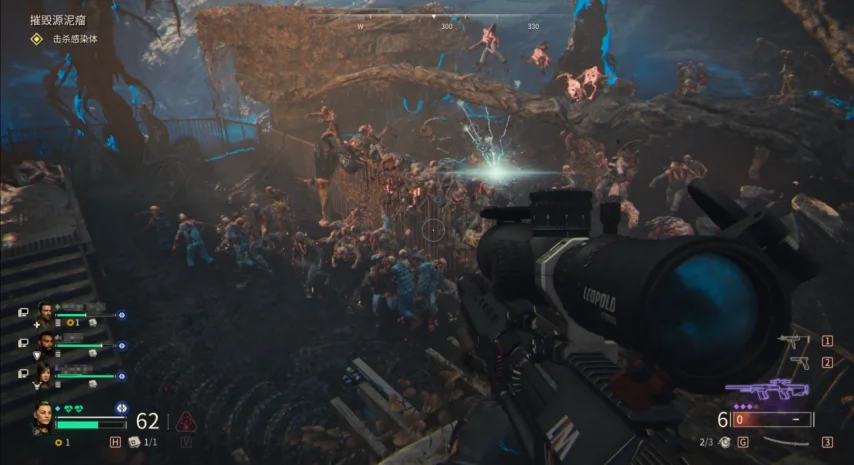Click the gold coin currency icon
The height and width of the screenshot is (465, 854).
(59, 441)
